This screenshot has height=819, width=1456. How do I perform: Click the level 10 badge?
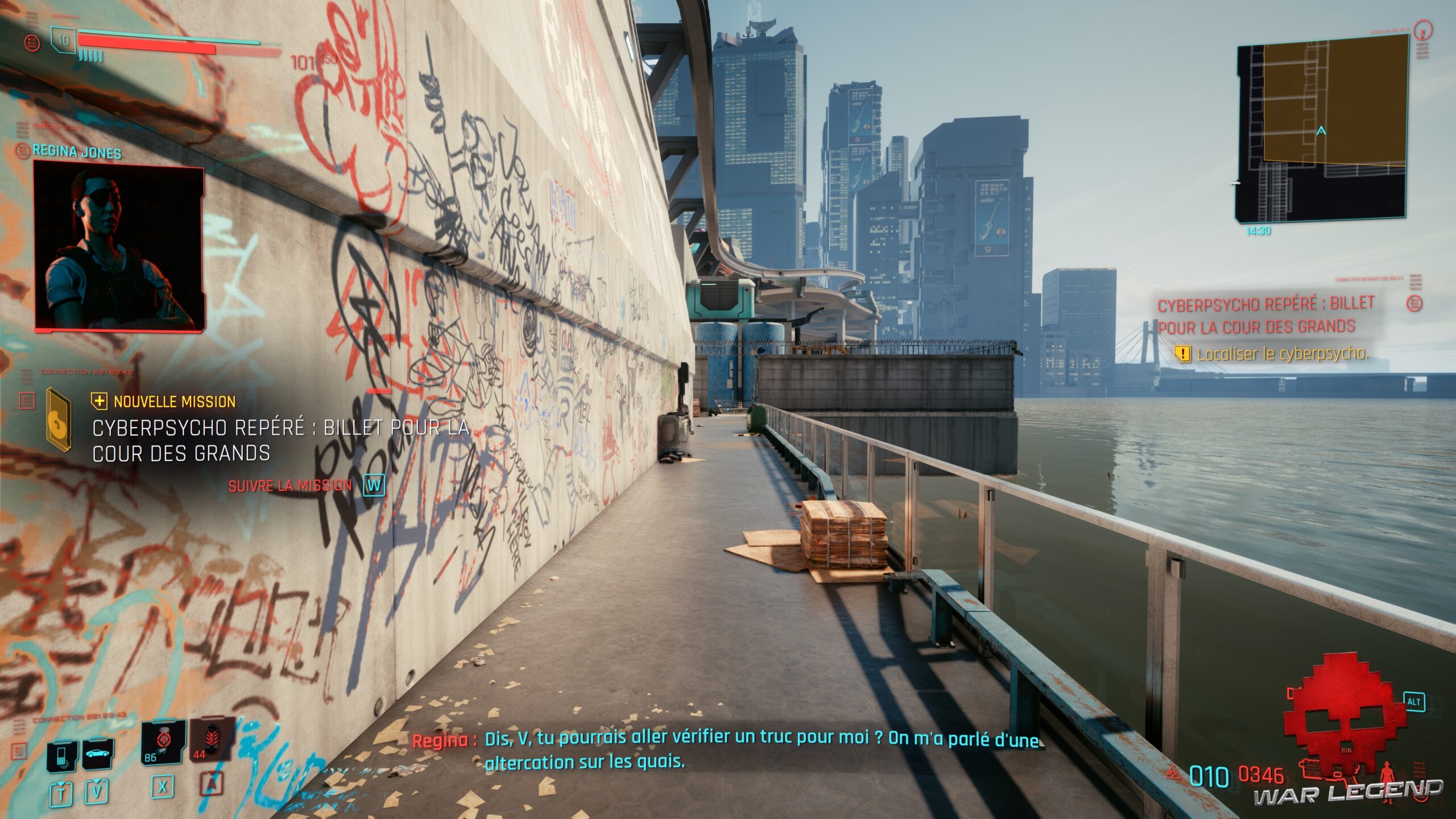tap(63, 40)
